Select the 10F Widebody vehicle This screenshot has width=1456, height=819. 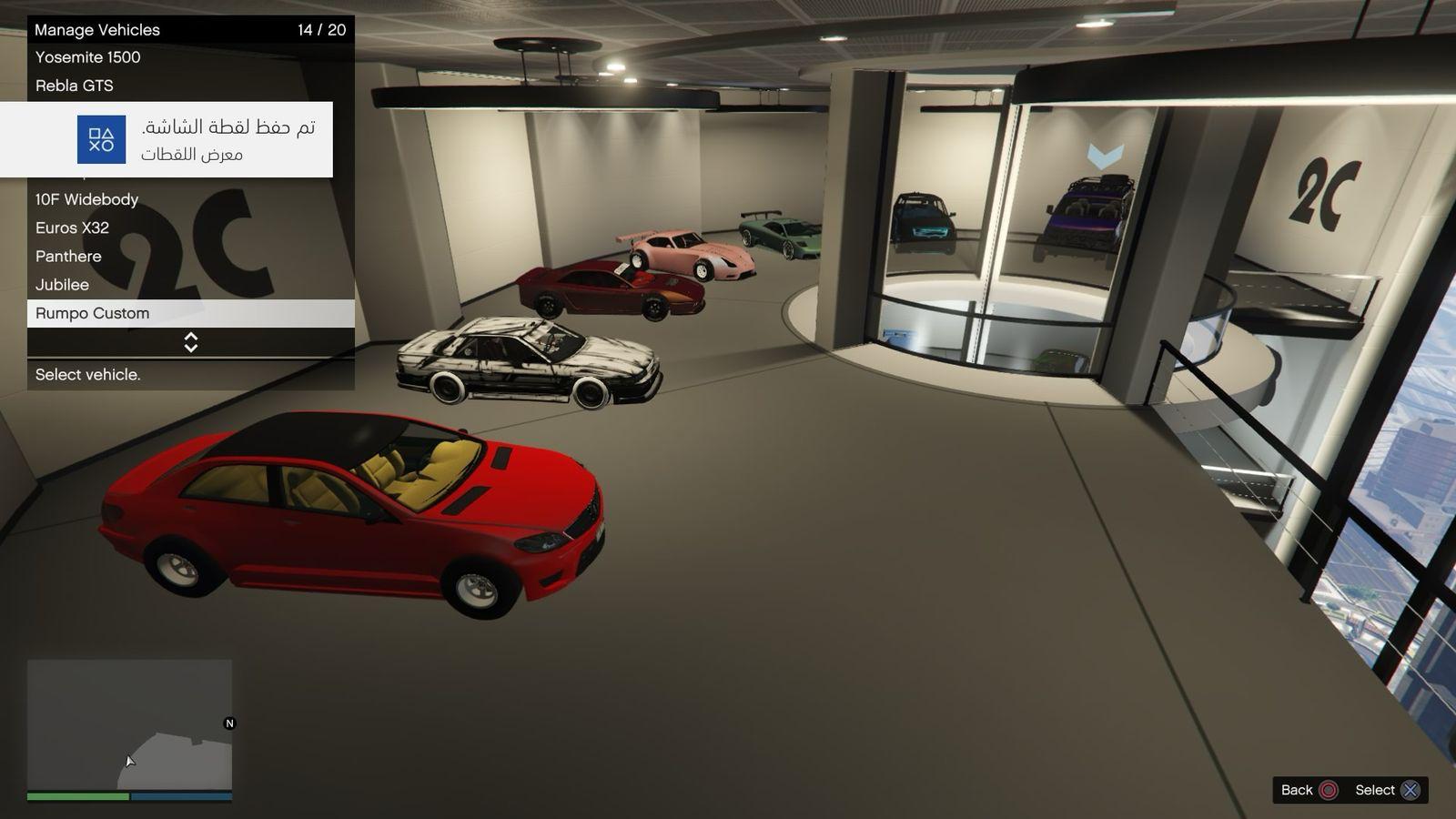point(87,199)
